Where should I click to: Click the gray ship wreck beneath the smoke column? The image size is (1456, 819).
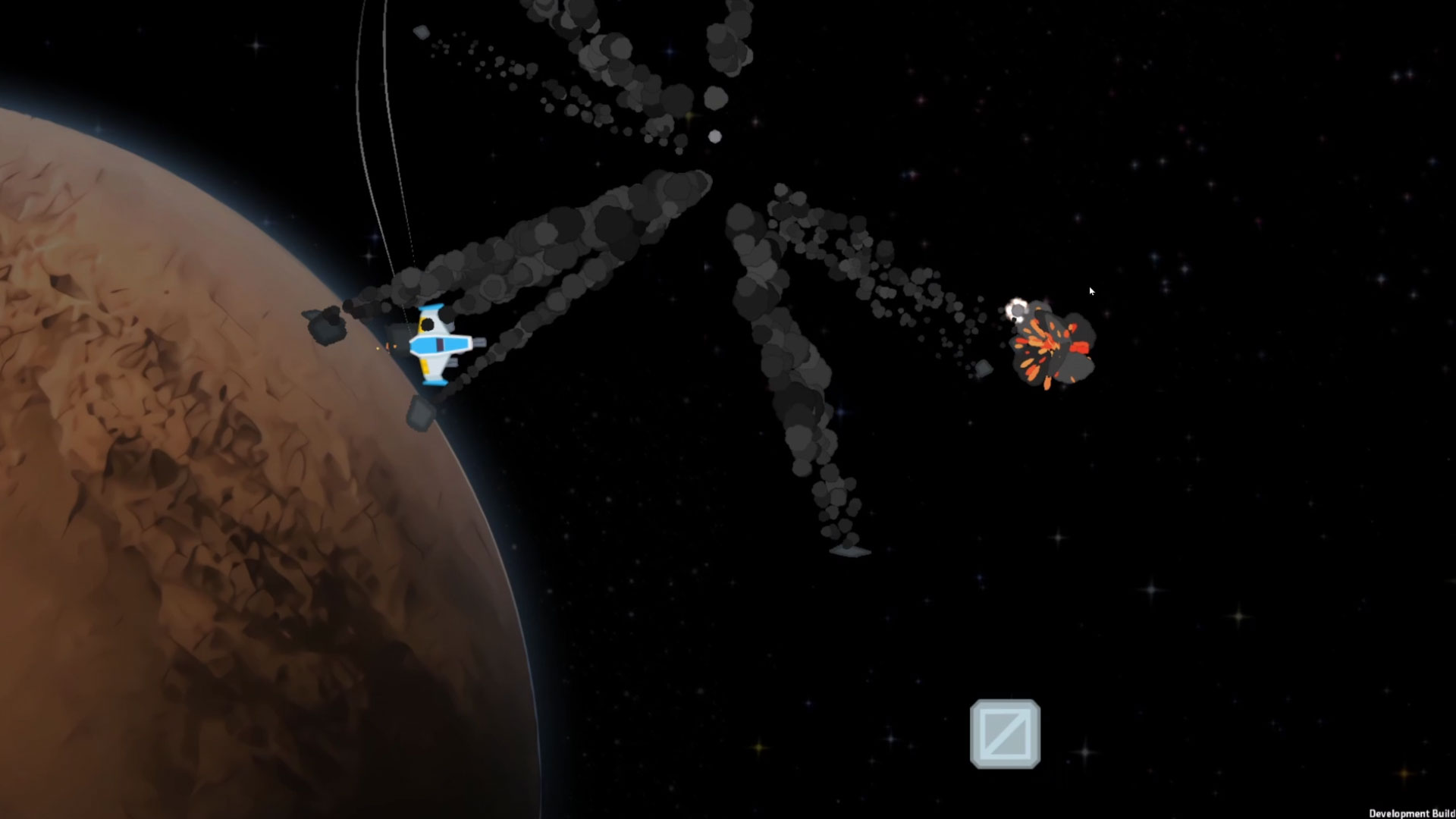849,552
